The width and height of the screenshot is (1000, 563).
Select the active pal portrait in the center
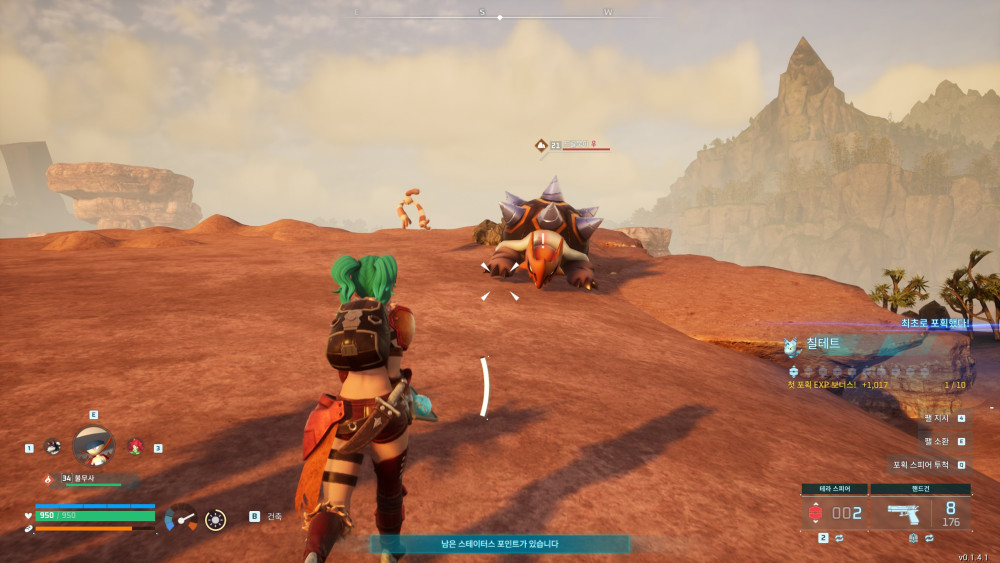point(93,445)
